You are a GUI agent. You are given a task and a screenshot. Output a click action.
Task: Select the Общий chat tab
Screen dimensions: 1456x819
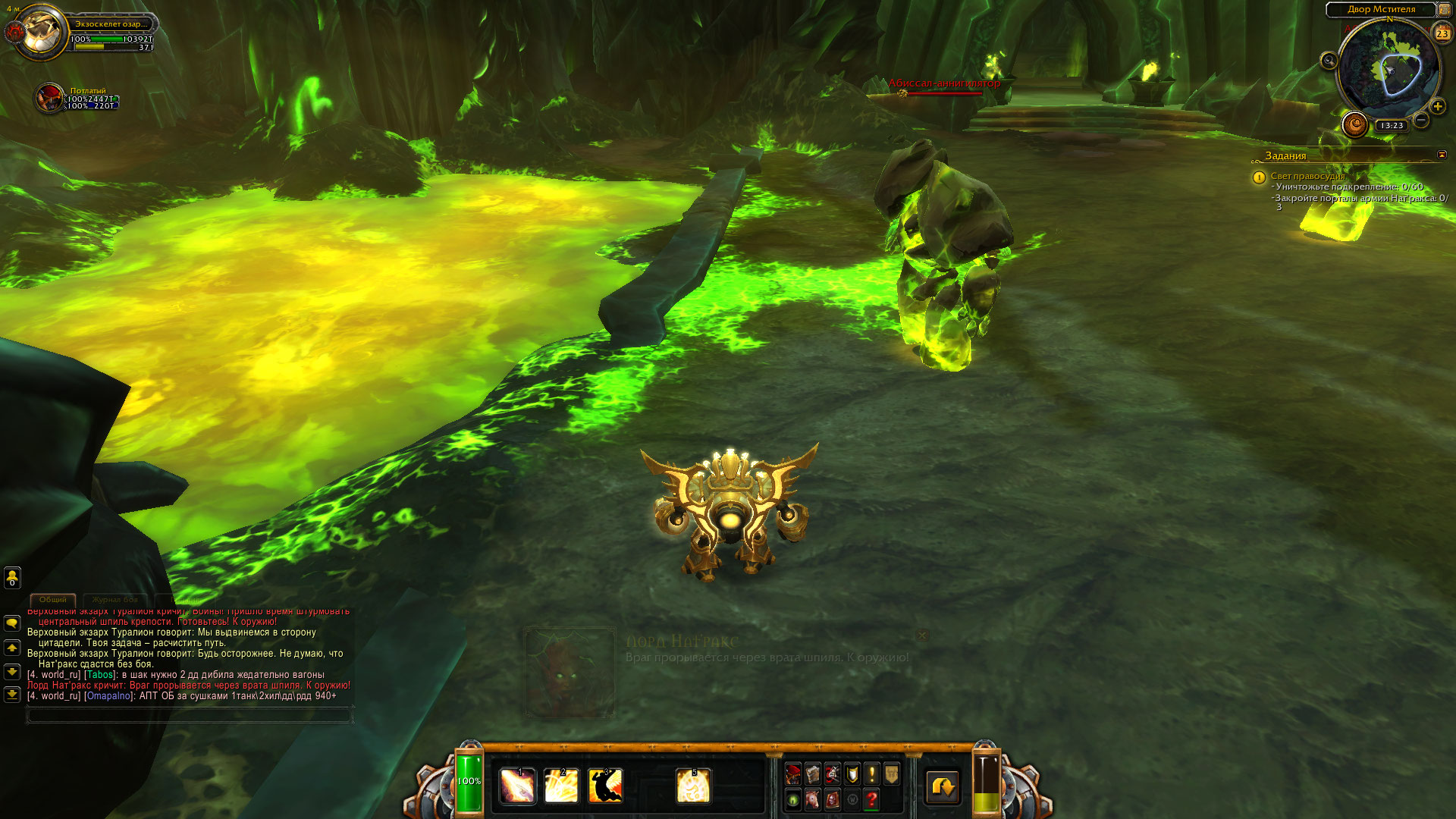click(53, 600)
